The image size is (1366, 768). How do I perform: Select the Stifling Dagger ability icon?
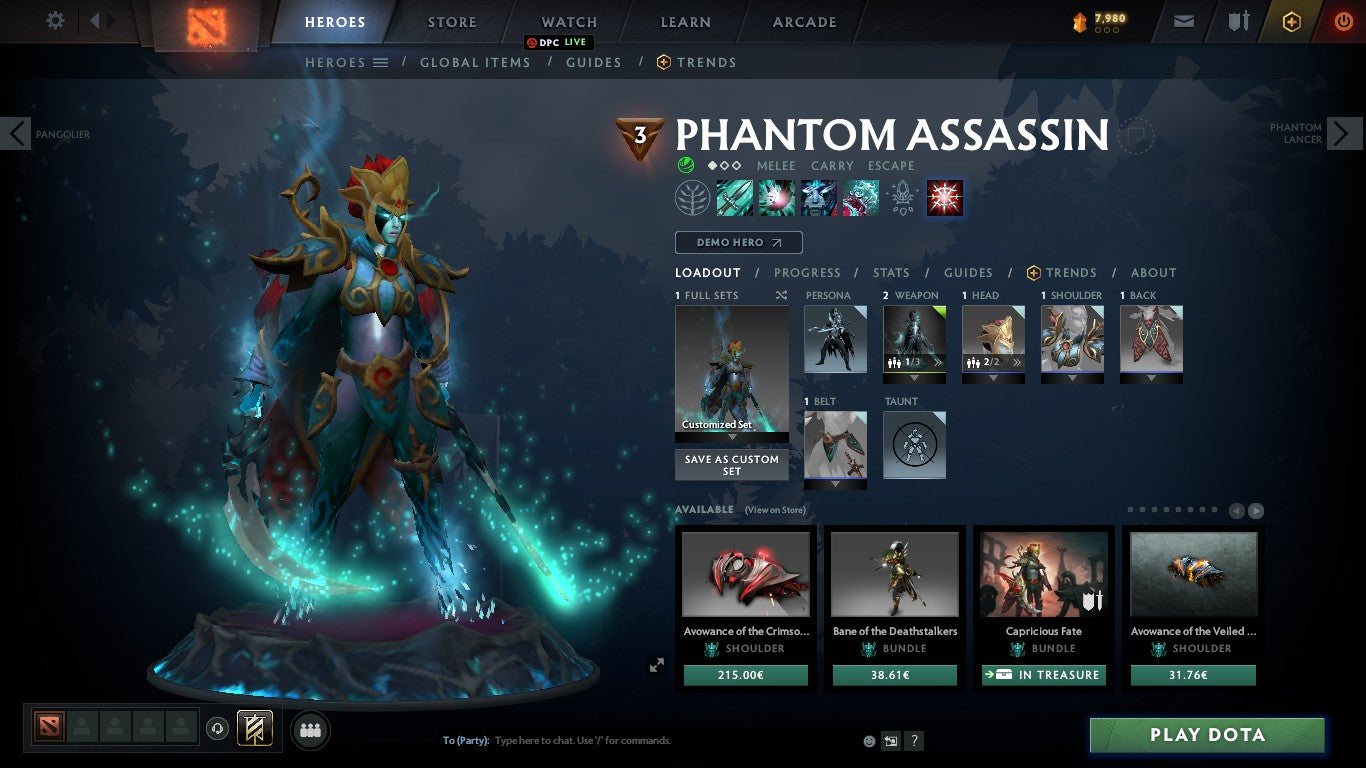click(x=735, y=197)
